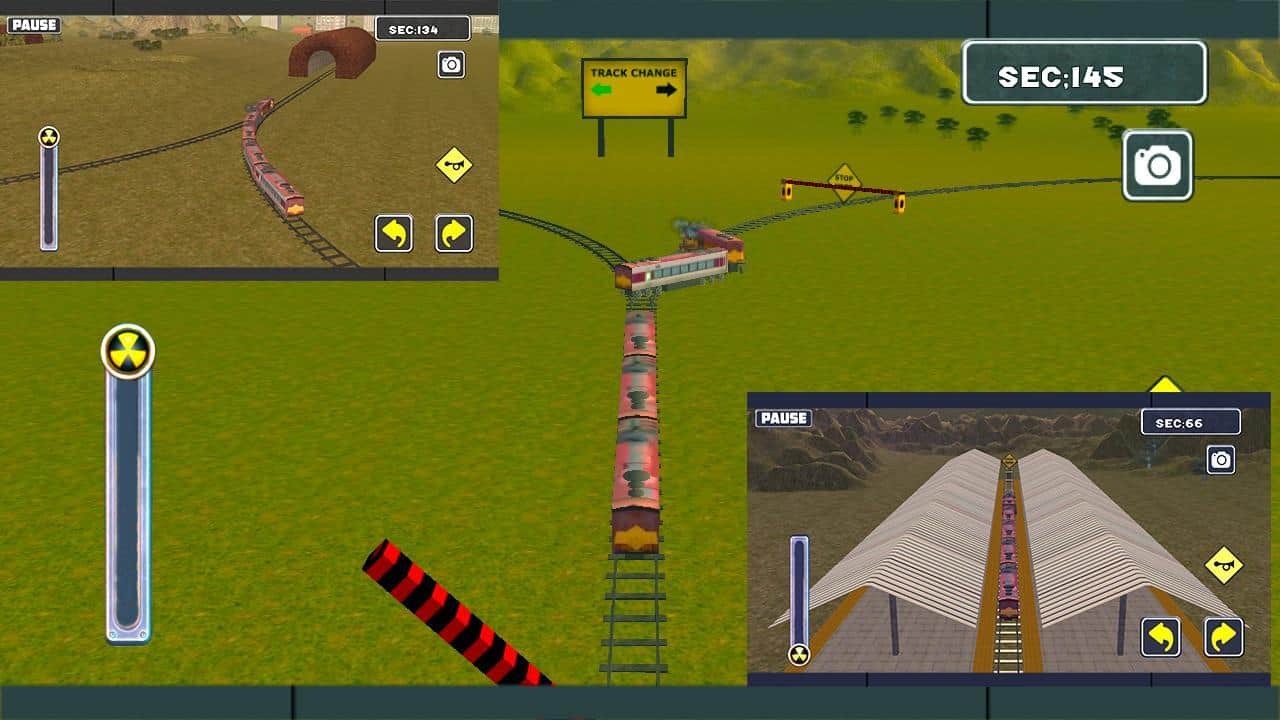Screen dimensions: 1280x720
Task: Select right track arrow in tunnel view
Action: coord(454,233)
